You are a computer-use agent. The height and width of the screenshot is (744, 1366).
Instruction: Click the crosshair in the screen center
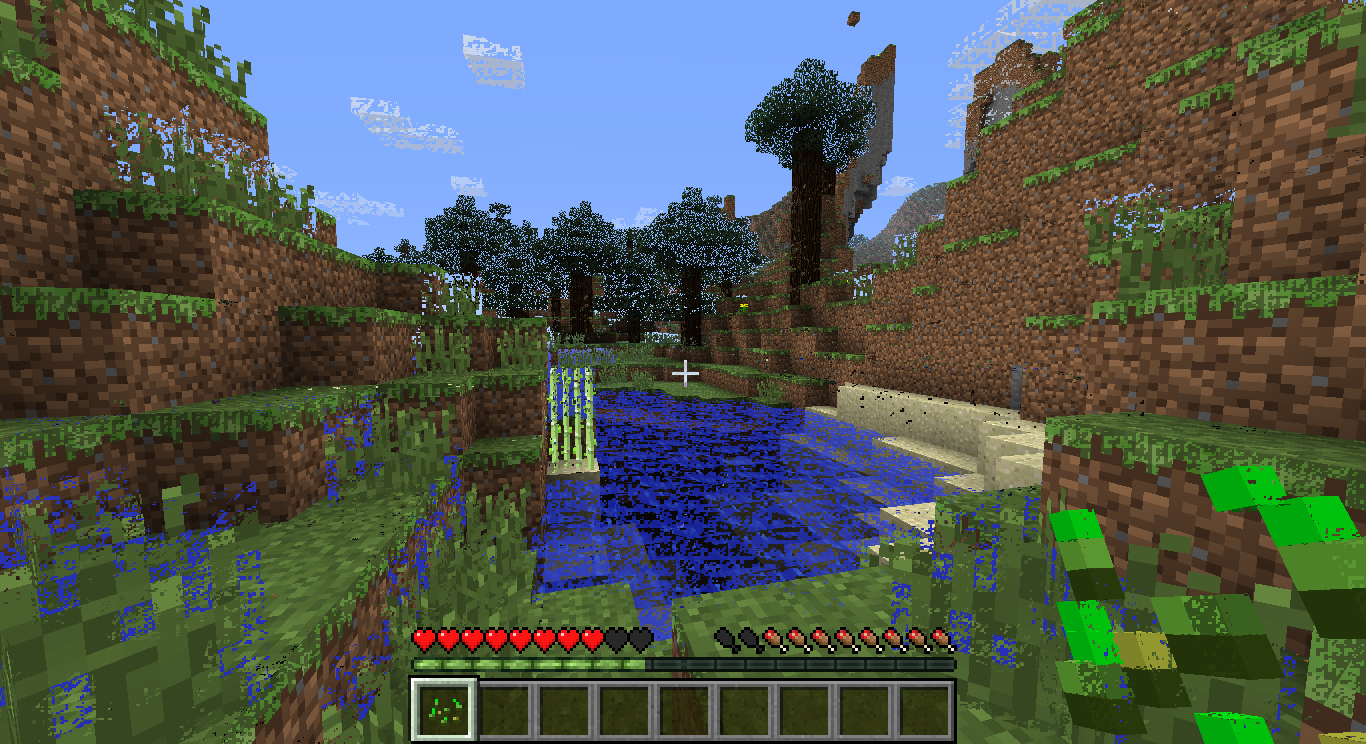point(686,372)
